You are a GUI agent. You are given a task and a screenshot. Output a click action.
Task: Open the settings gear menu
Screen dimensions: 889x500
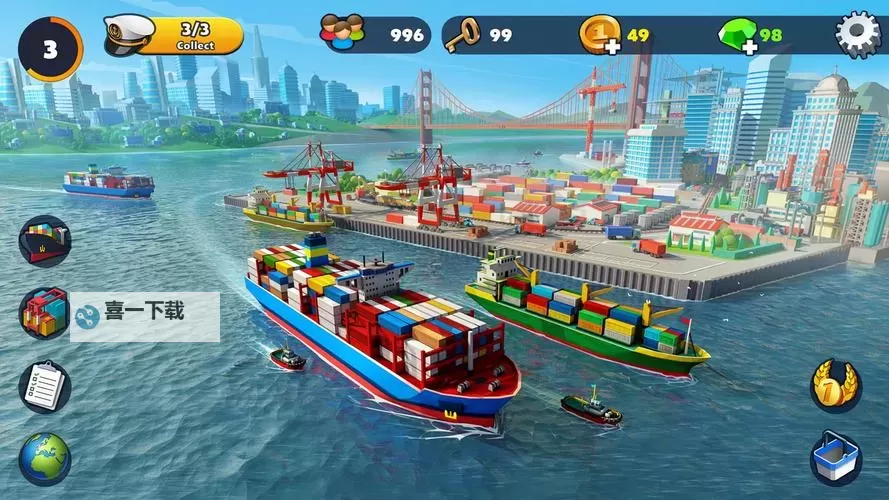point(857,35)
